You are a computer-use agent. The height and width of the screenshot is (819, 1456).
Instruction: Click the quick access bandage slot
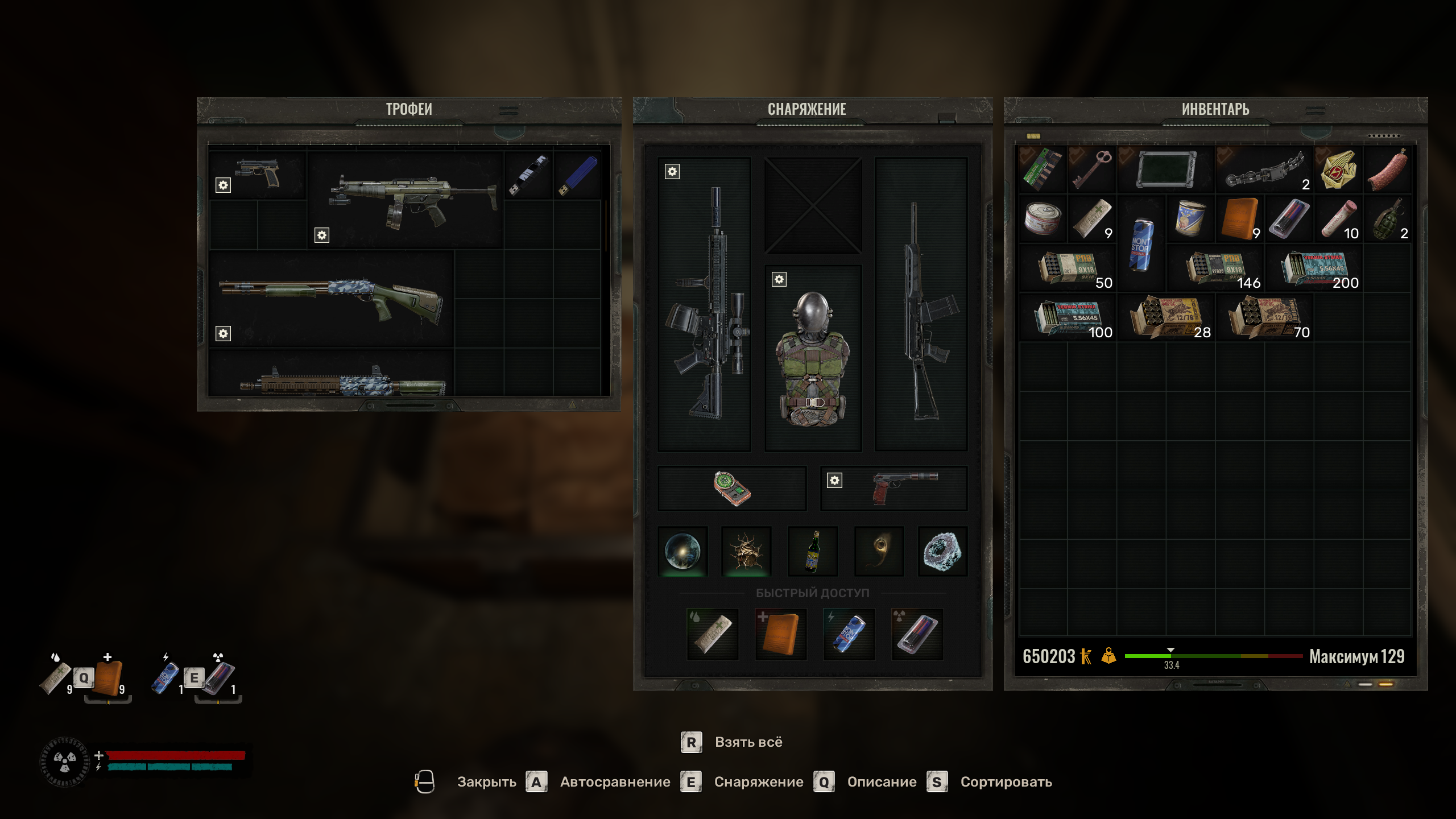tap(712, 634)
